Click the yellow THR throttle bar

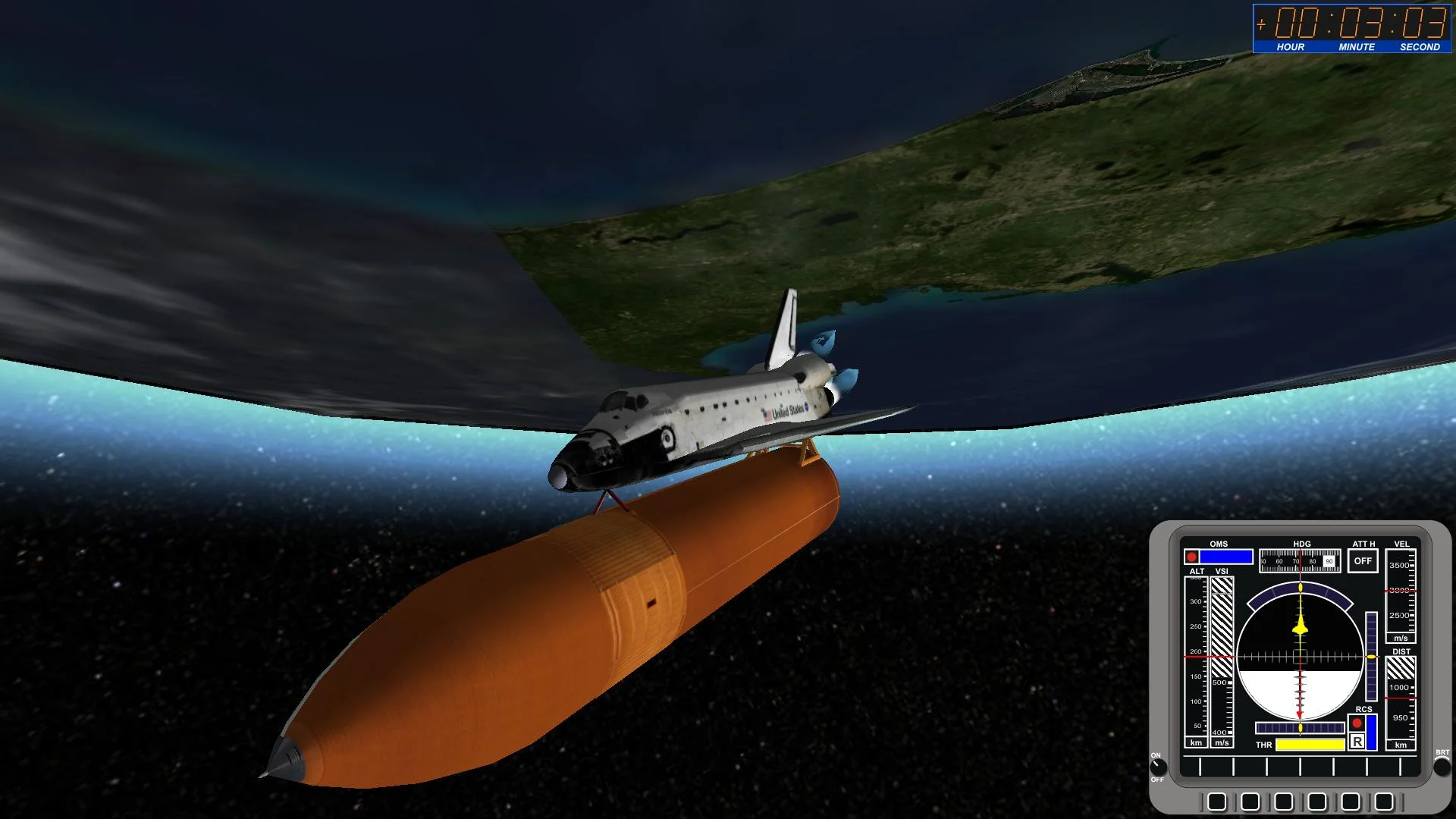coord(1310,745)
